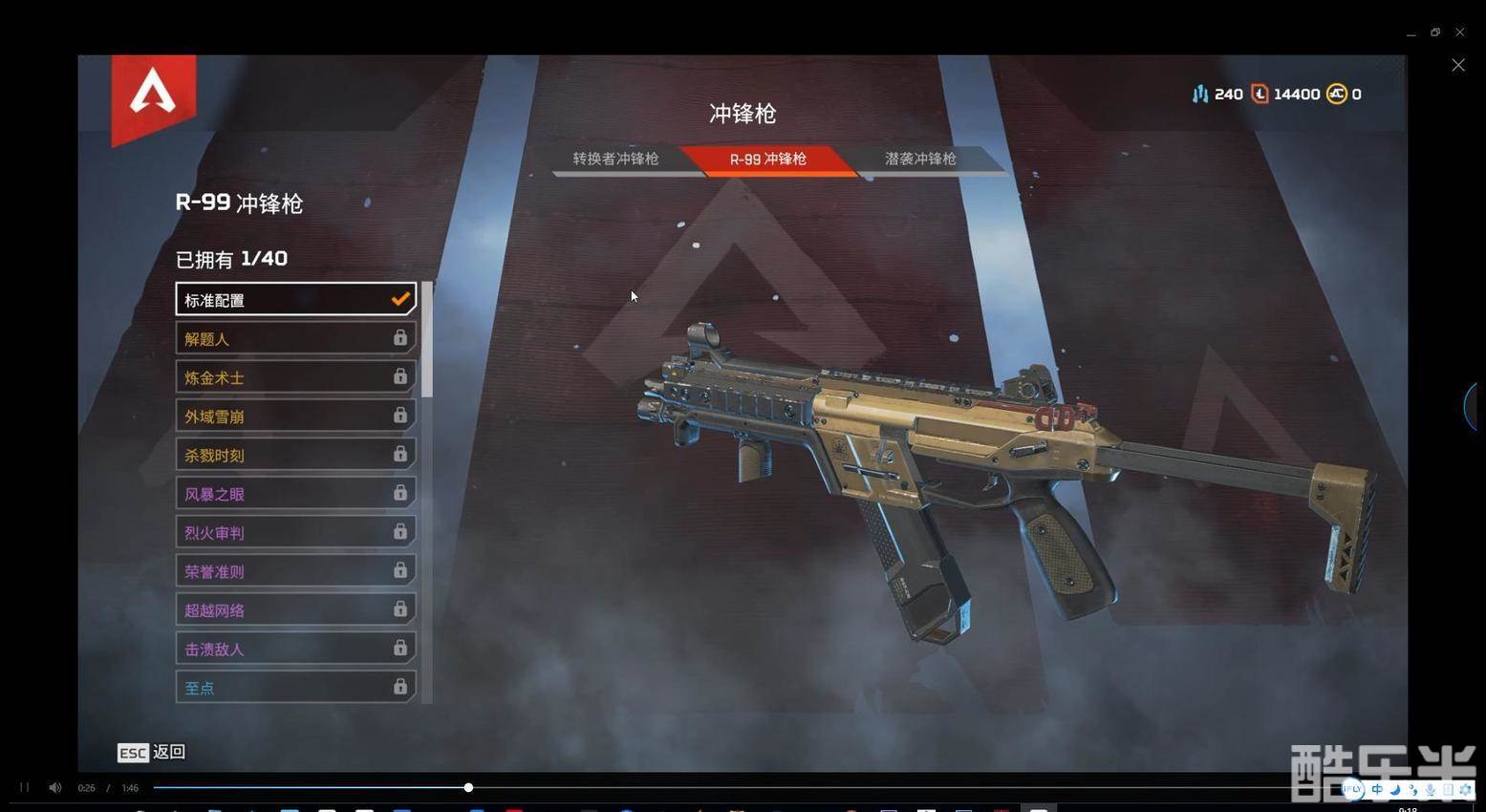The width and height of the screenshot is (1486, 812).
Task: Choose the 荣誉准则 skin
Action: point(294,571)
